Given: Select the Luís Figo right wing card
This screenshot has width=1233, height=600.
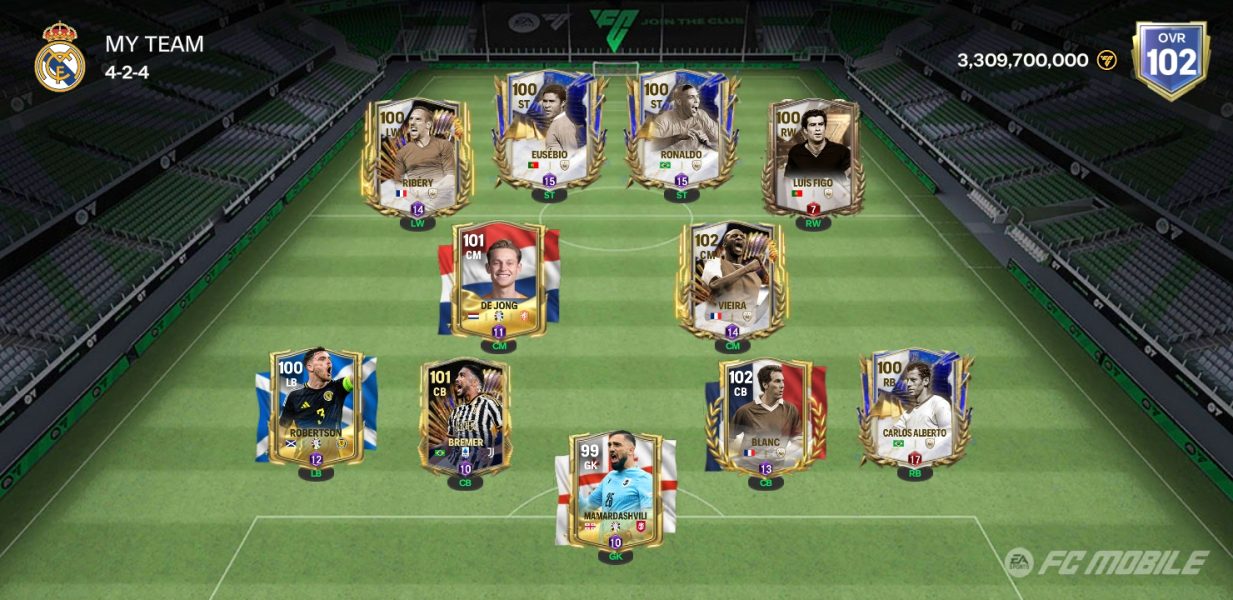Looking at the screenshot, I should [x=812, y=155].
